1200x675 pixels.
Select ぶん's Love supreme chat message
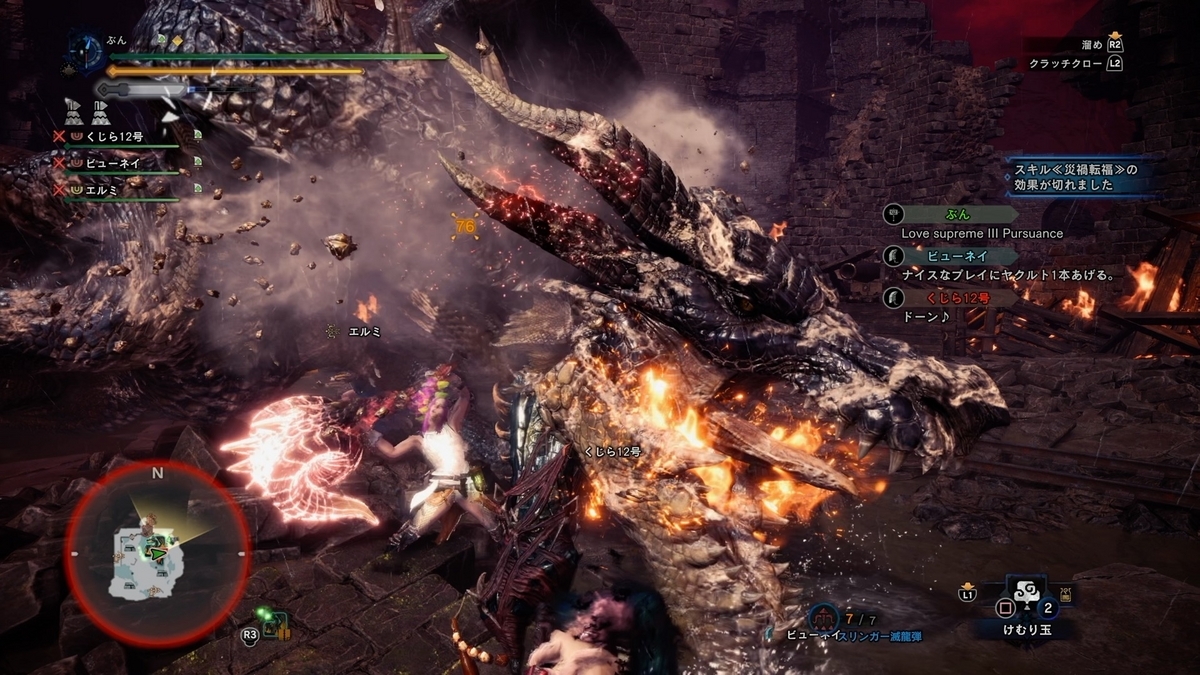pos(982,233)
